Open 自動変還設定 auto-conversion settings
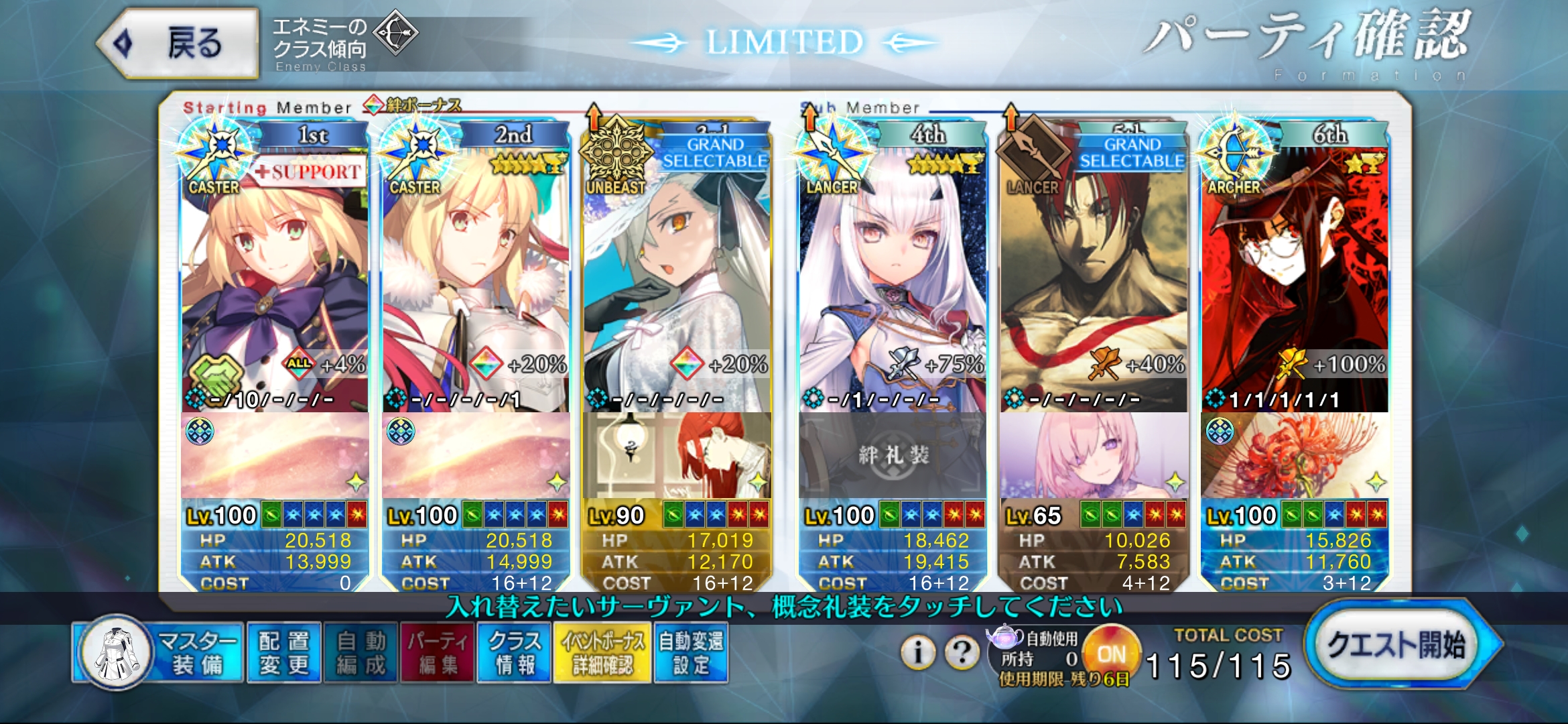The width and height of the screenshot is (1568, 724). pos(691,653)
